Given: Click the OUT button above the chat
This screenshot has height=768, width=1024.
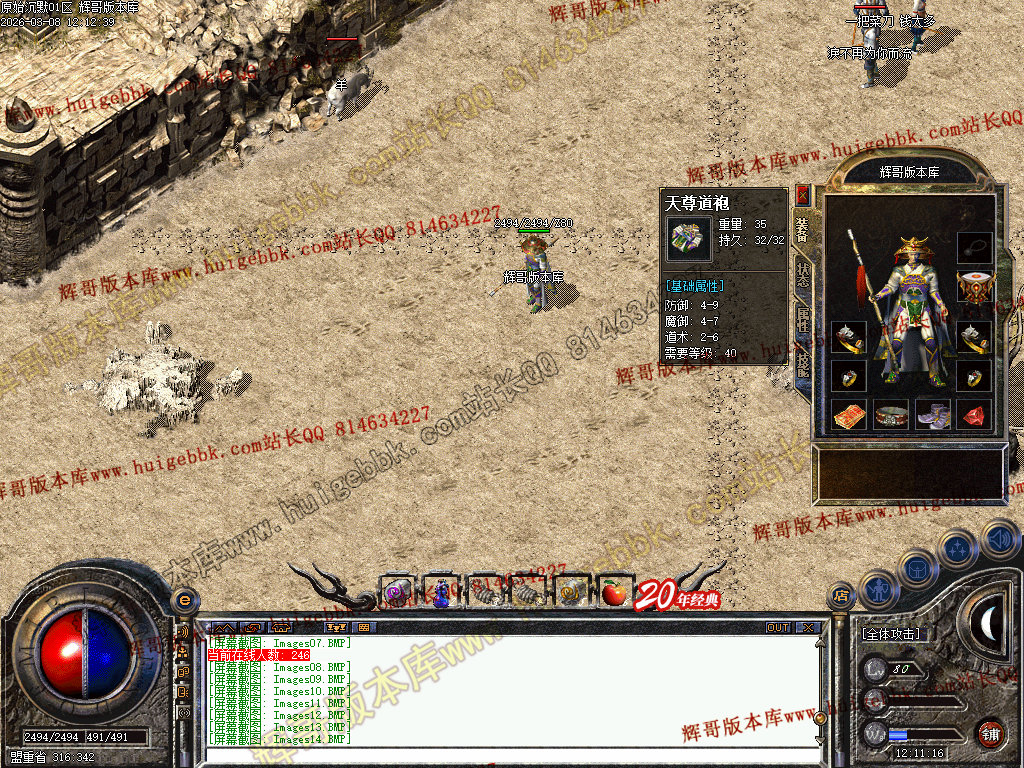Looking at the screenshot, I should [778, 628].
